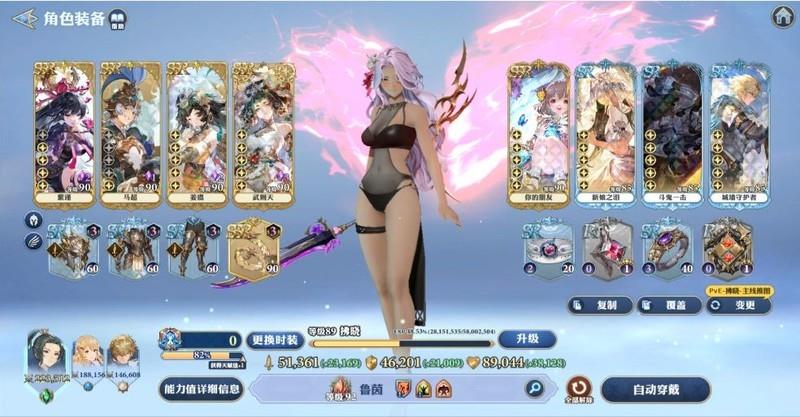This screenshot has height=417, width=800.
Task: Choose the 新娘之泪 card
Action: (605, 134)
